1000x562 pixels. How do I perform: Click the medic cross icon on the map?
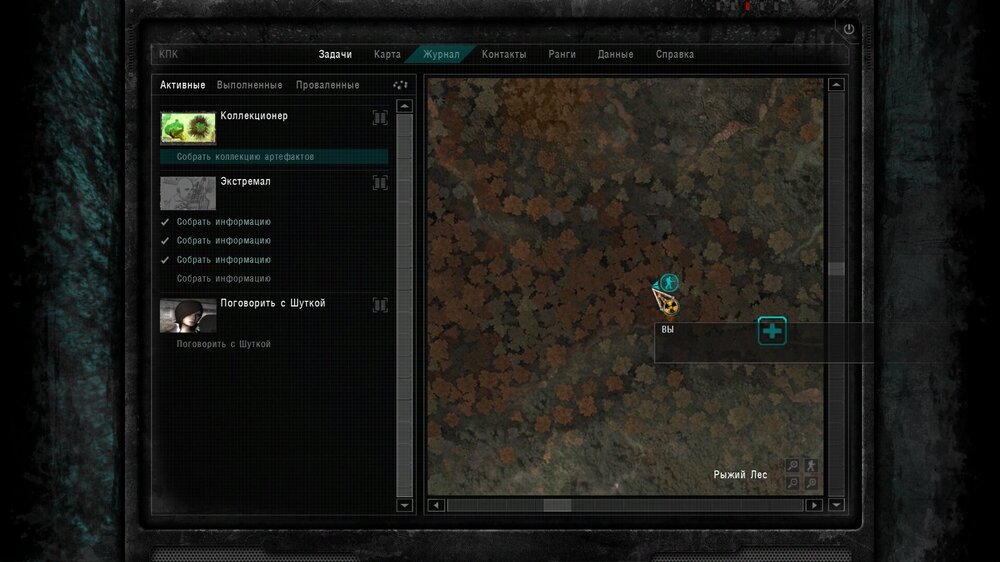coord(772,330)
